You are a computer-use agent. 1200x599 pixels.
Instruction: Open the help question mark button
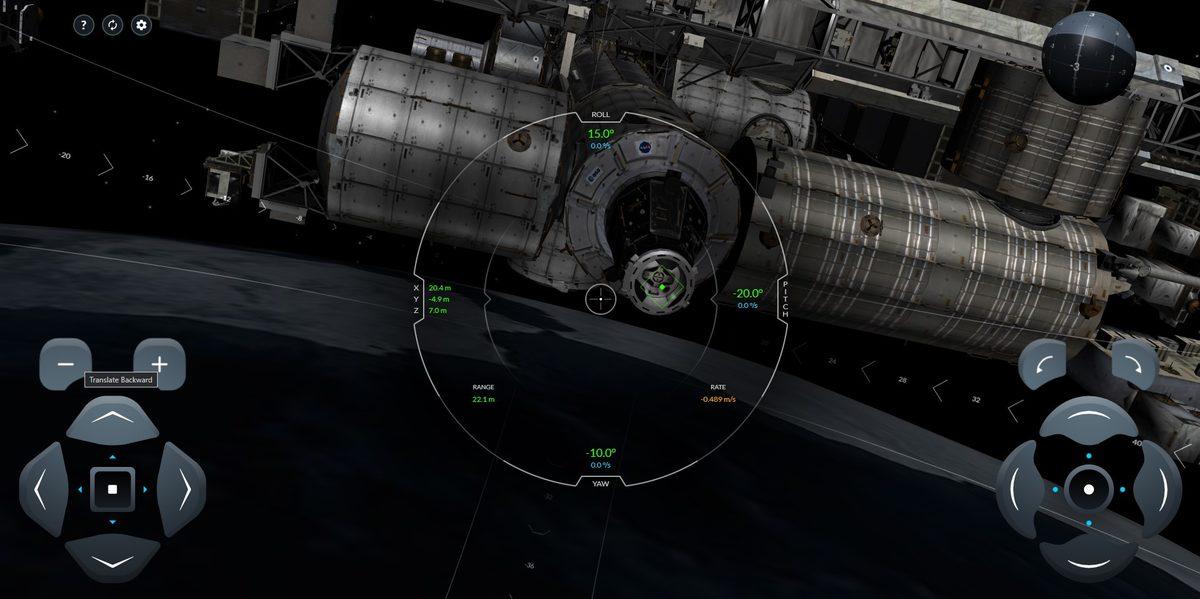coord(84,25)
